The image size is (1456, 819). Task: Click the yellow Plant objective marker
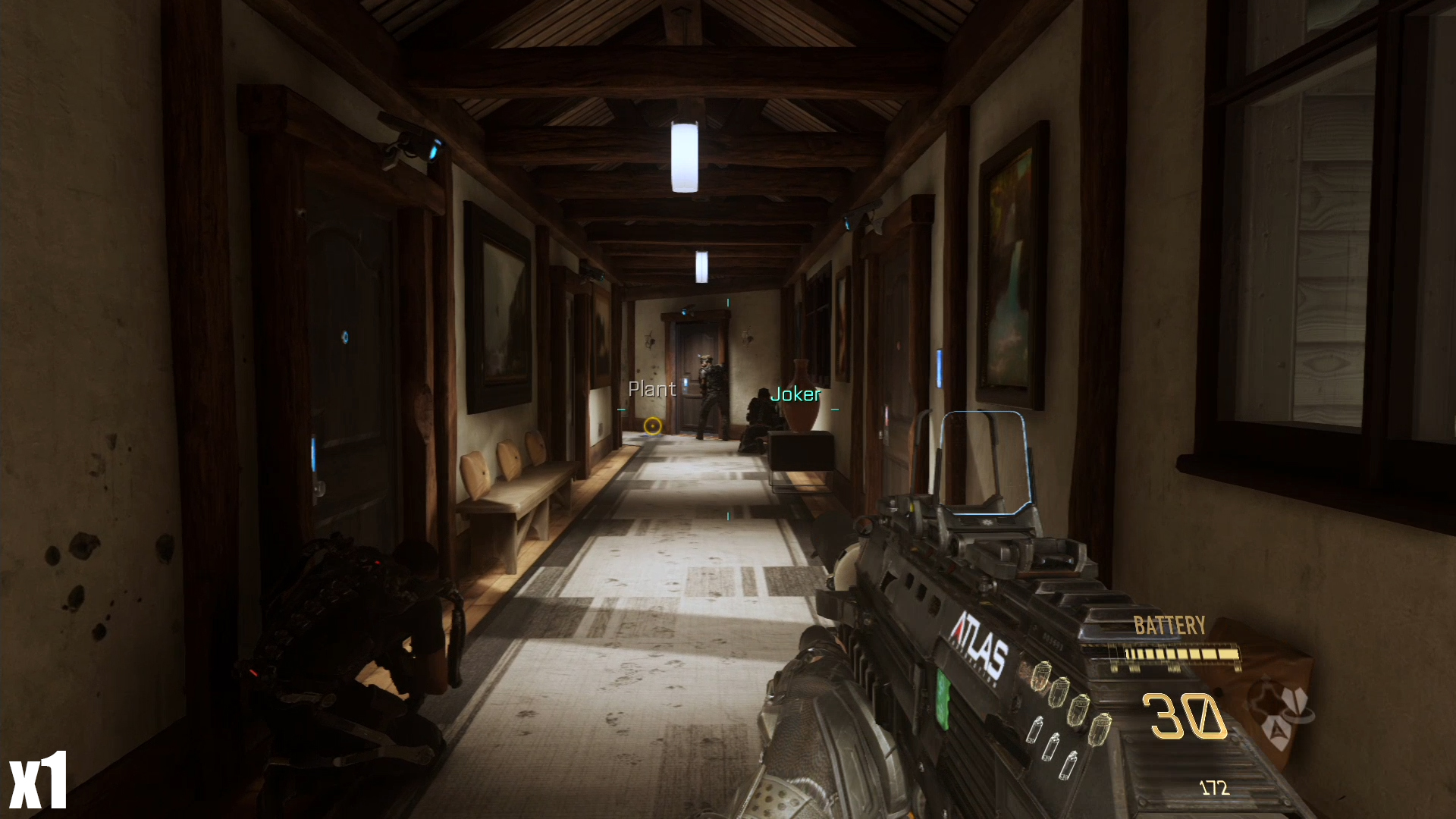click(x=652, y=426)
